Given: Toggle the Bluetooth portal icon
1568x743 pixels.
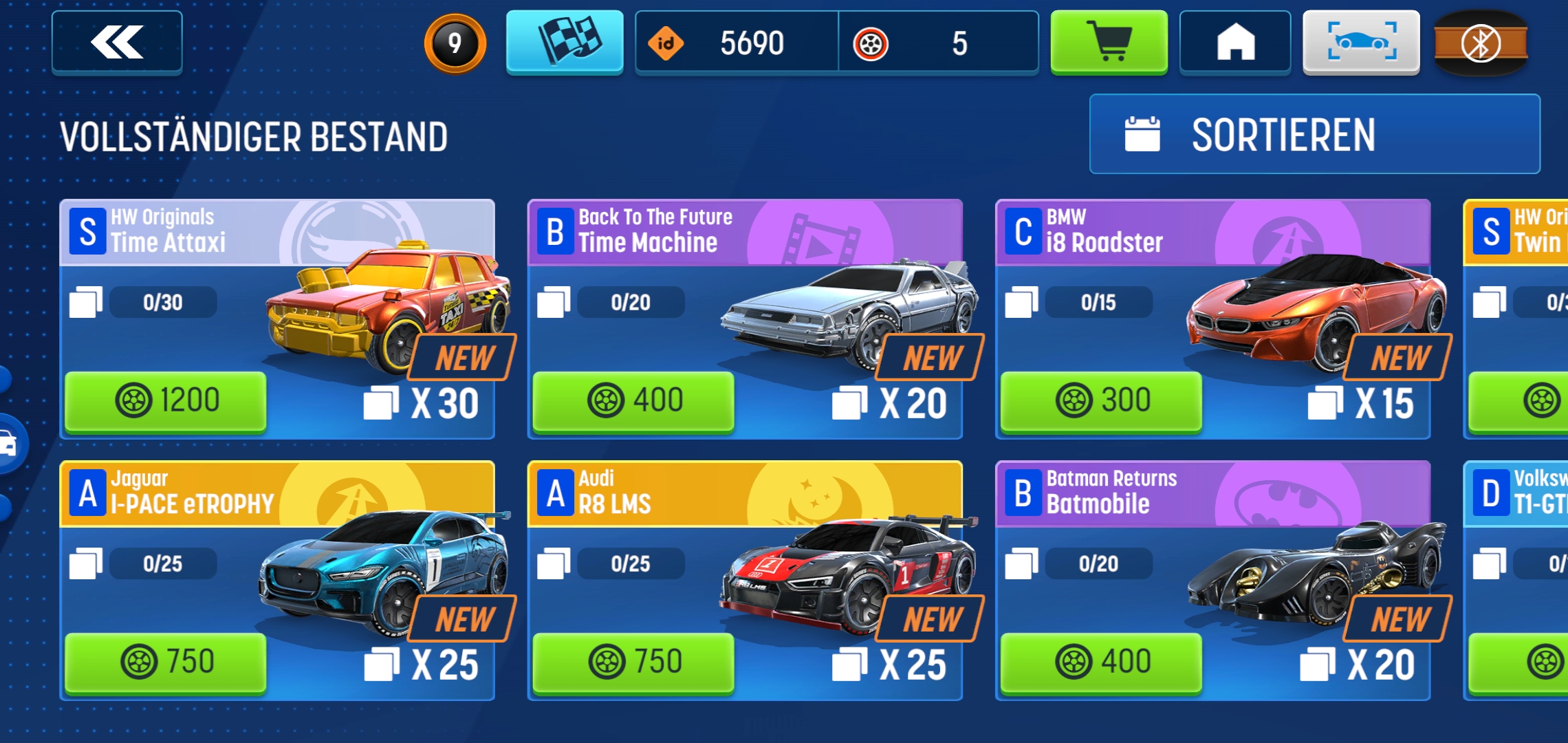Looking at the screenshot, I should pyautogui.click(x=1481, y=43).
